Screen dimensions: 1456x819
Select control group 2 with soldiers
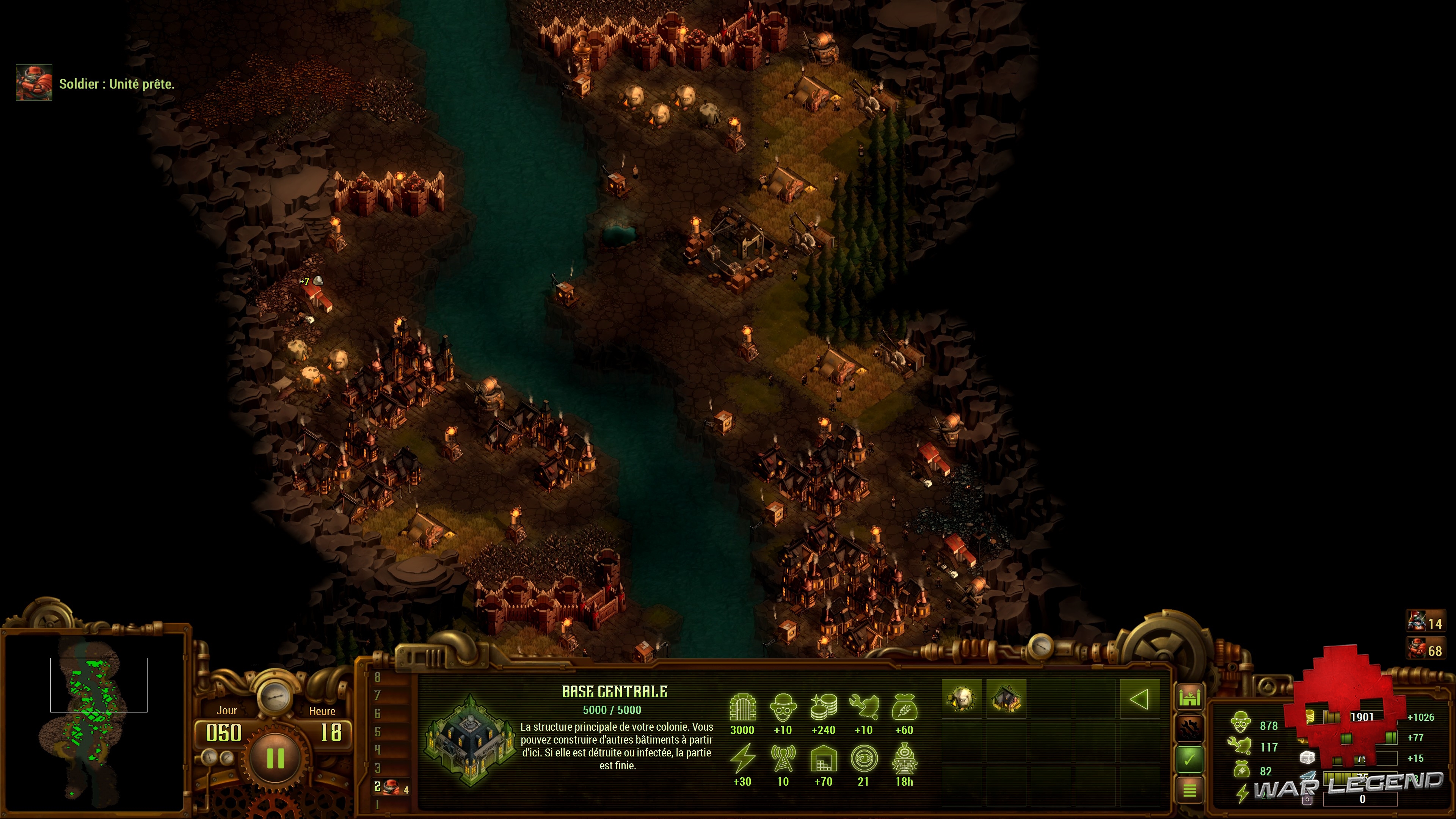click(x=391, y=787)
